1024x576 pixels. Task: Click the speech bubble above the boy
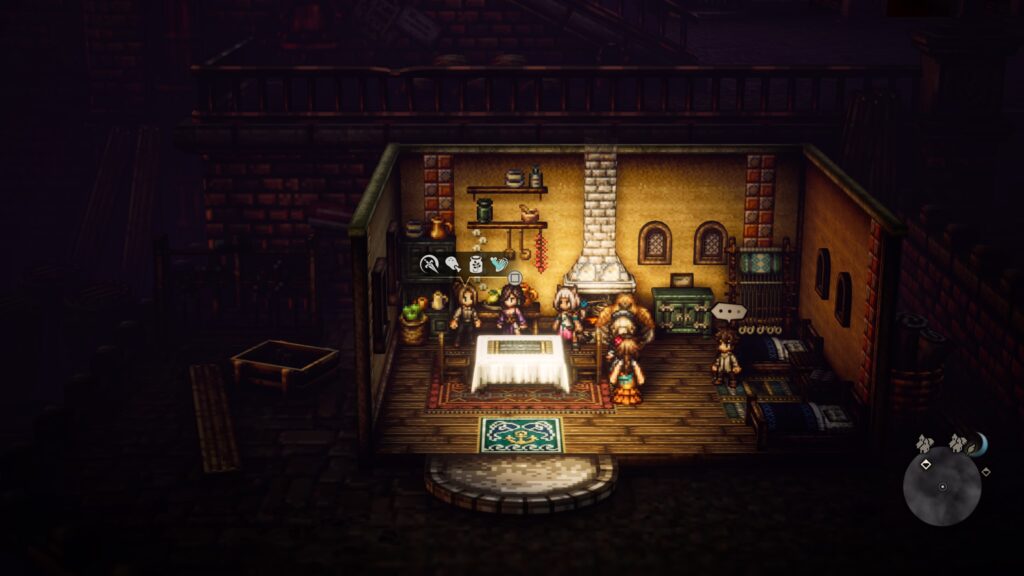click(x=729, y=312)
